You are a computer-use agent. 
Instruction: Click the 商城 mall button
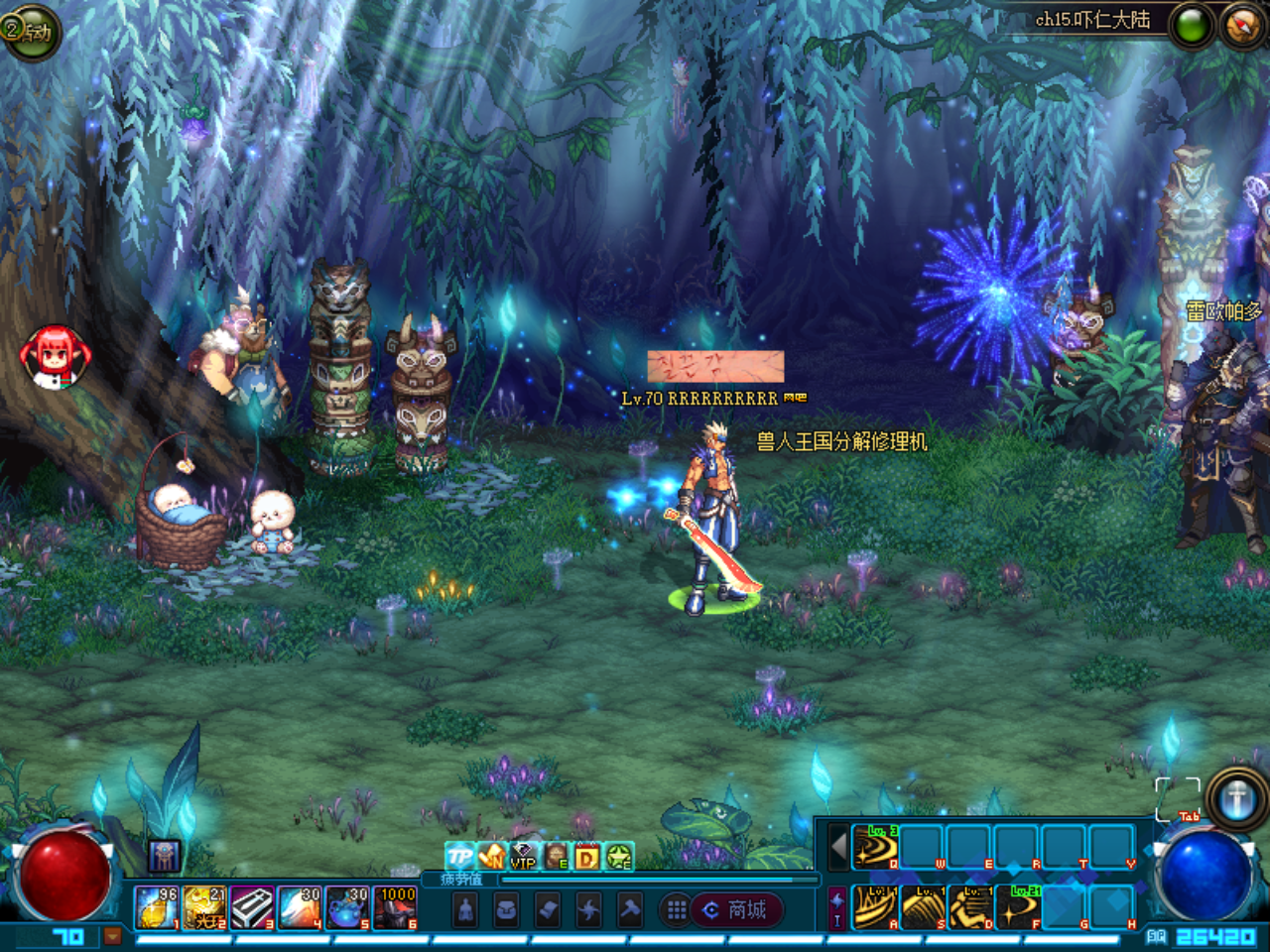pyautogui.click(x=737, y=910)
